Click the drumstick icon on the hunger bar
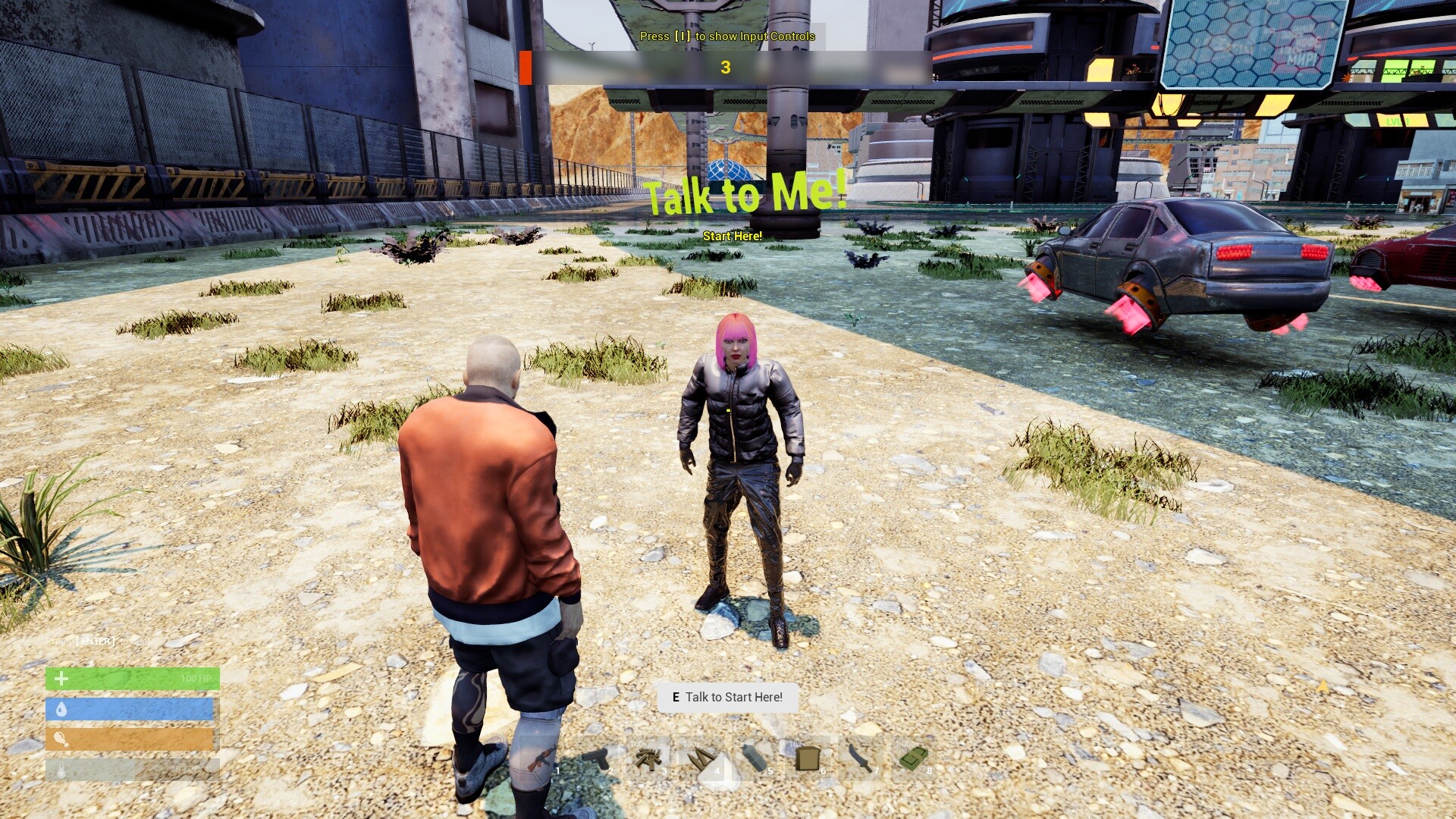This screenshot has height=819, width=1456. (61, 739)
